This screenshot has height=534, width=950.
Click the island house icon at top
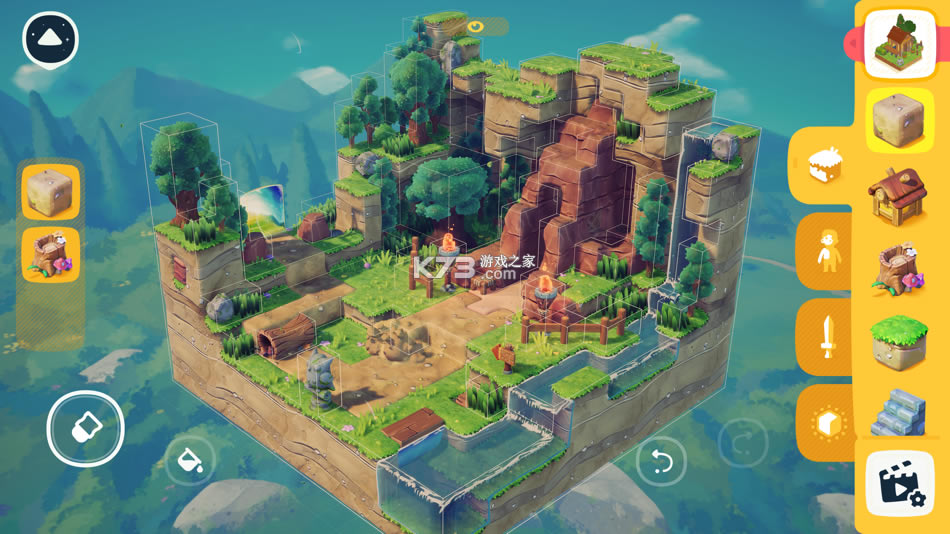[899, 43]
